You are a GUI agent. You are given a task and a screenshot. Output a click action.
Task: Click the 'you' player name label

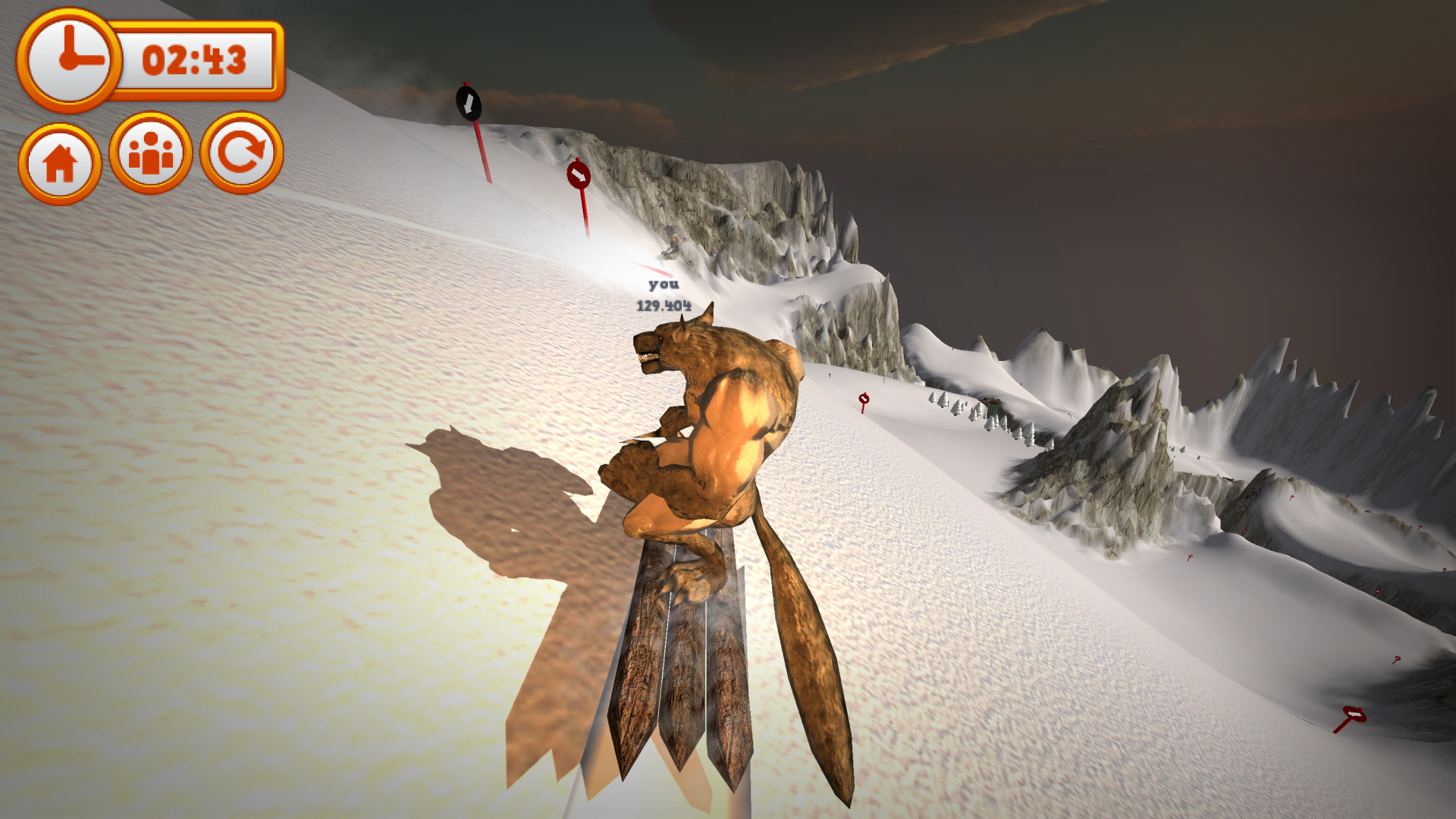pos(663,287)
